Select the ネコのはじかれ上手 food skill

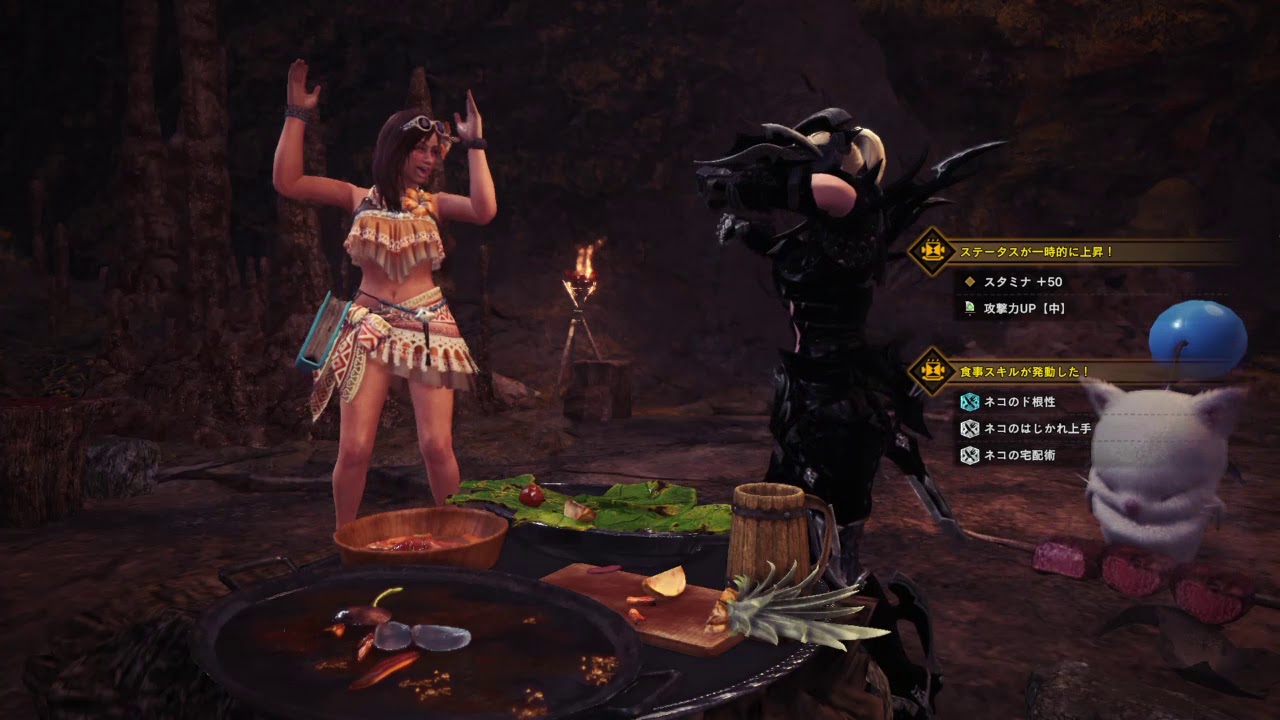[1037, 429]
